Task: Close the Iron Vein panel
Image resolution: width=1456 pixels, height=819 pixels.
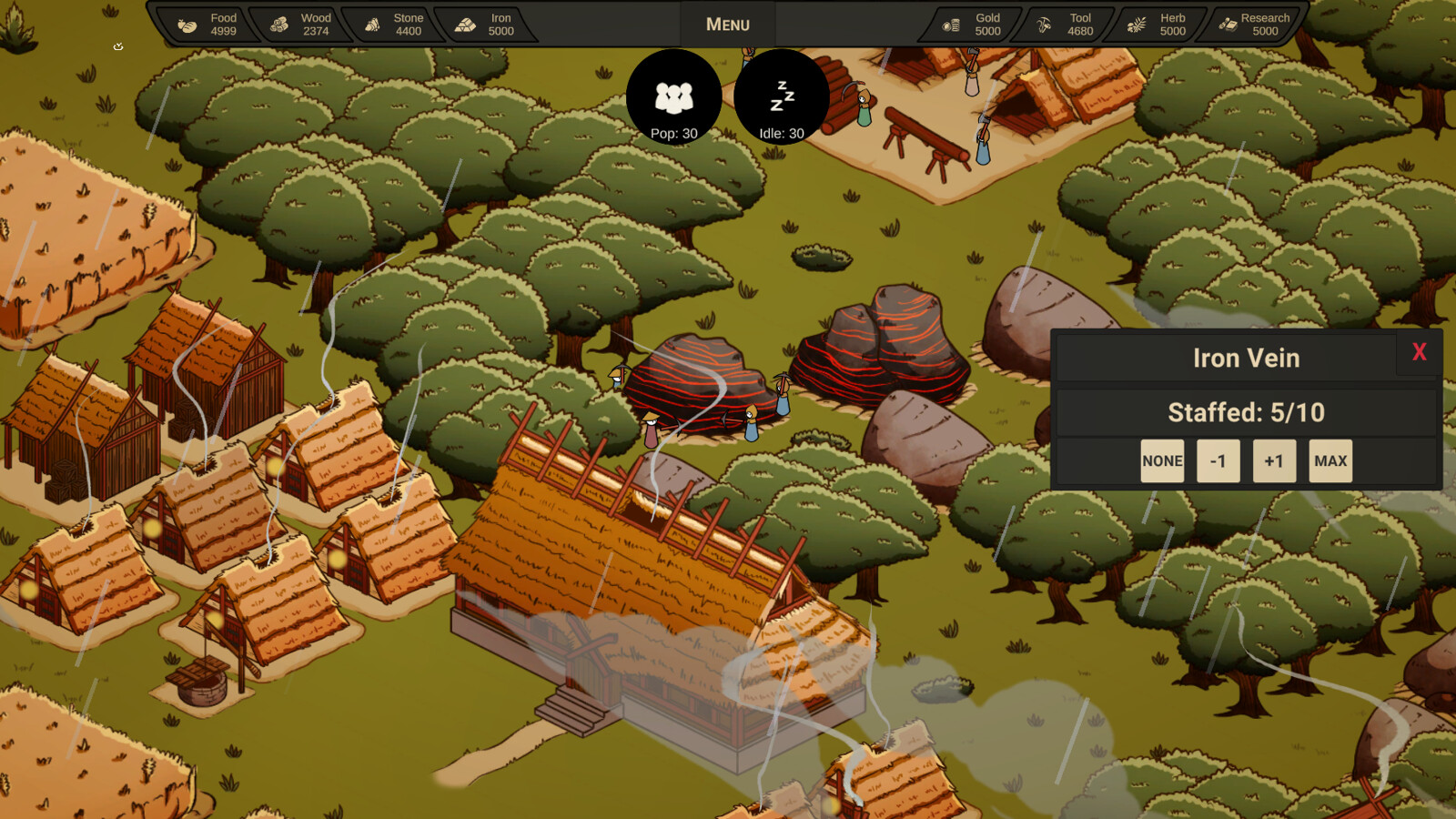Action: point(1419,353)
